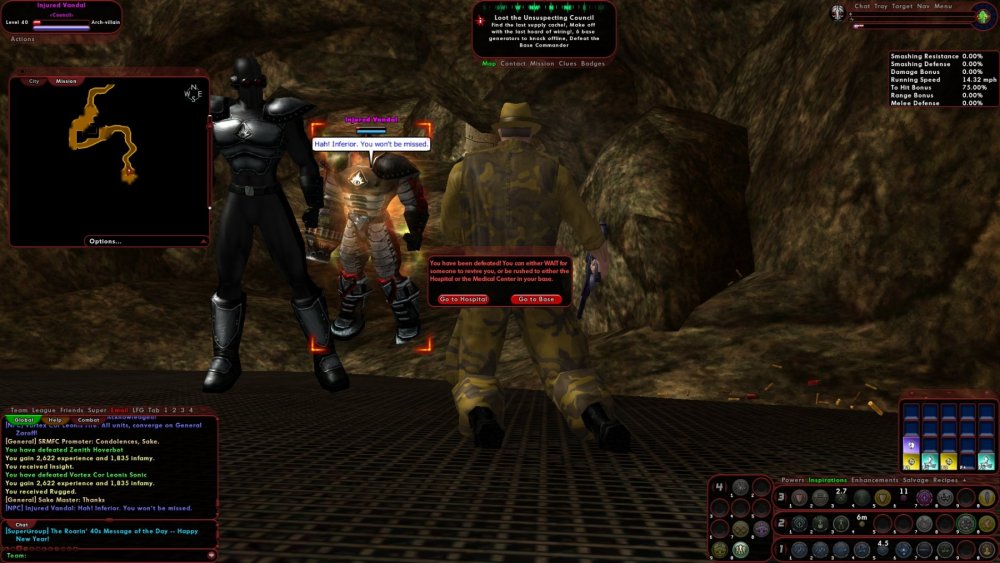Screen dimensions: 1000x563
Task: Open the Salvage window tab
Action: tap(916, 480)
